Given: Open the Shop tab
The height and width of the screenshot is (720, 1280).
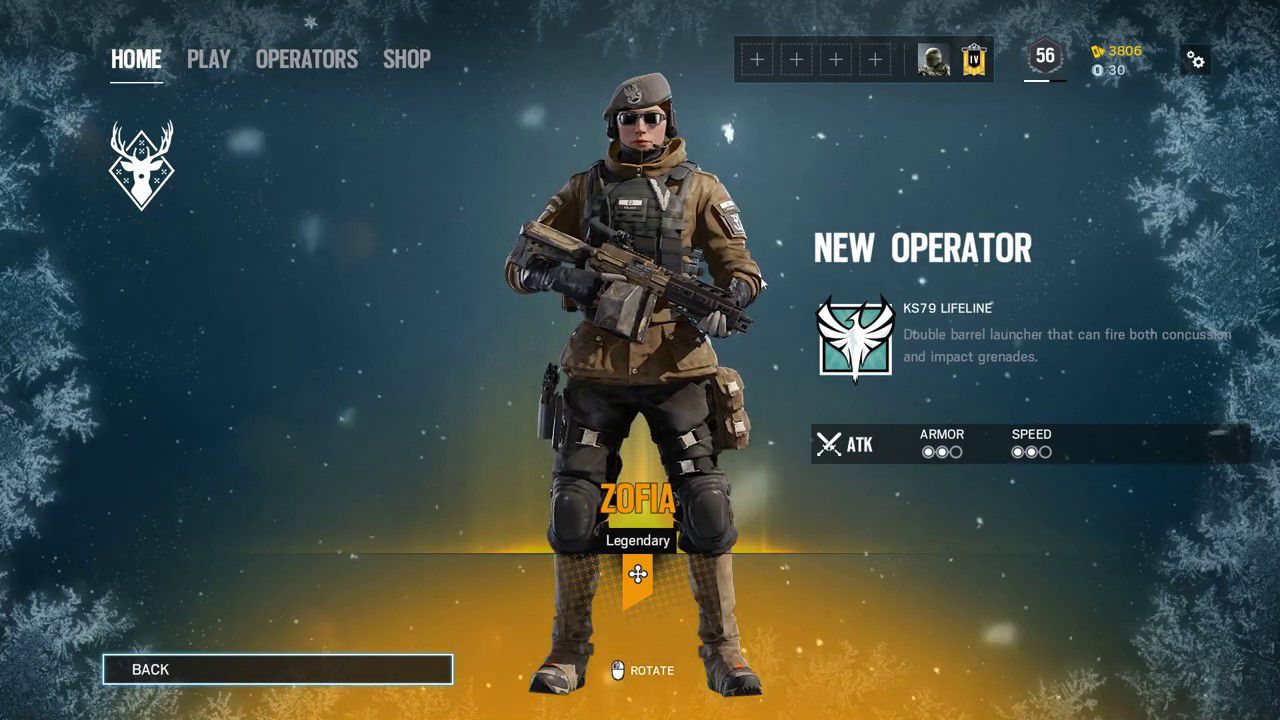Looking at the screenshot, I should 407,59.
